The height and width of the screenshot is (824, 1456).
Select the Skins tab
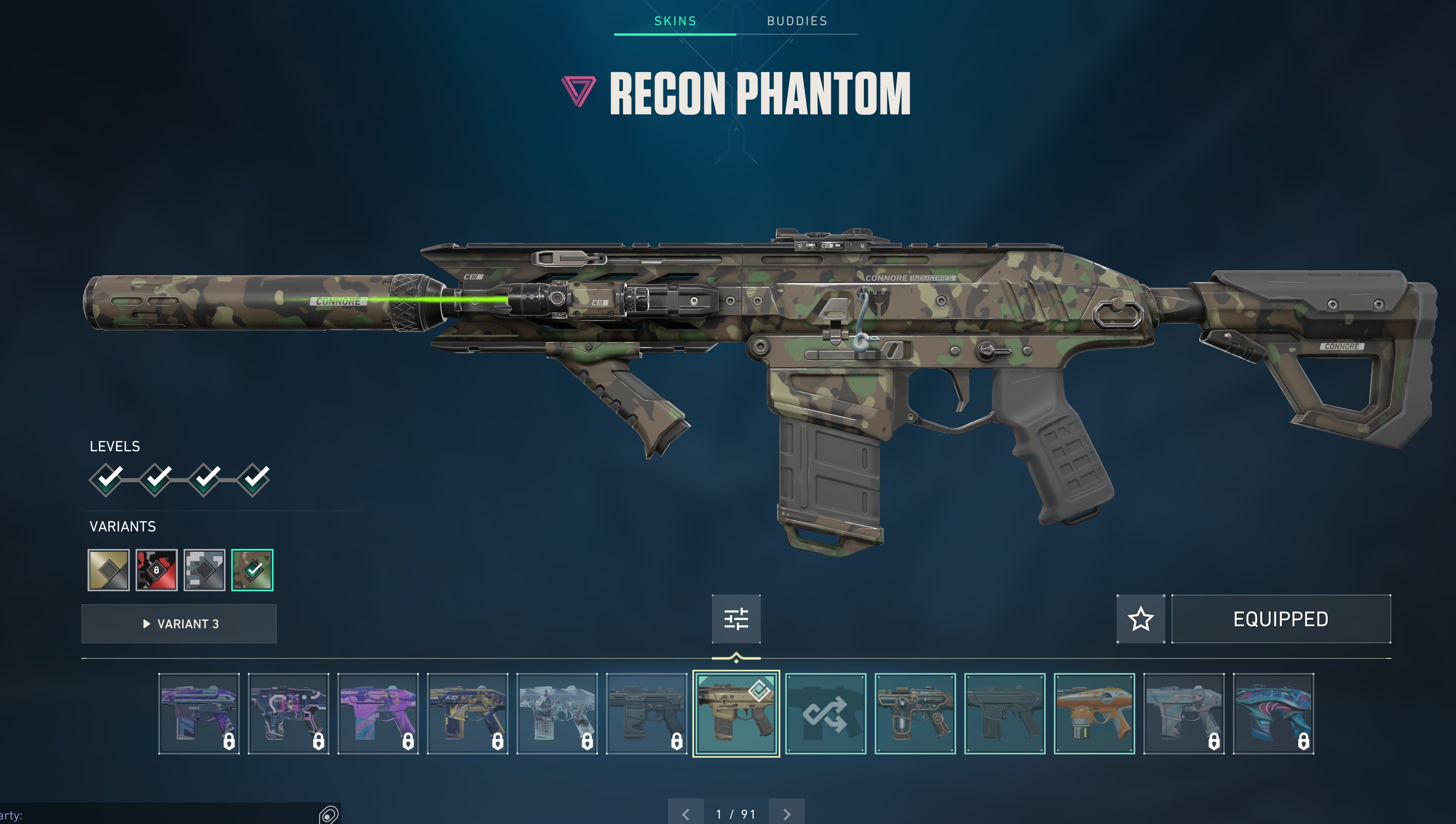675,21
